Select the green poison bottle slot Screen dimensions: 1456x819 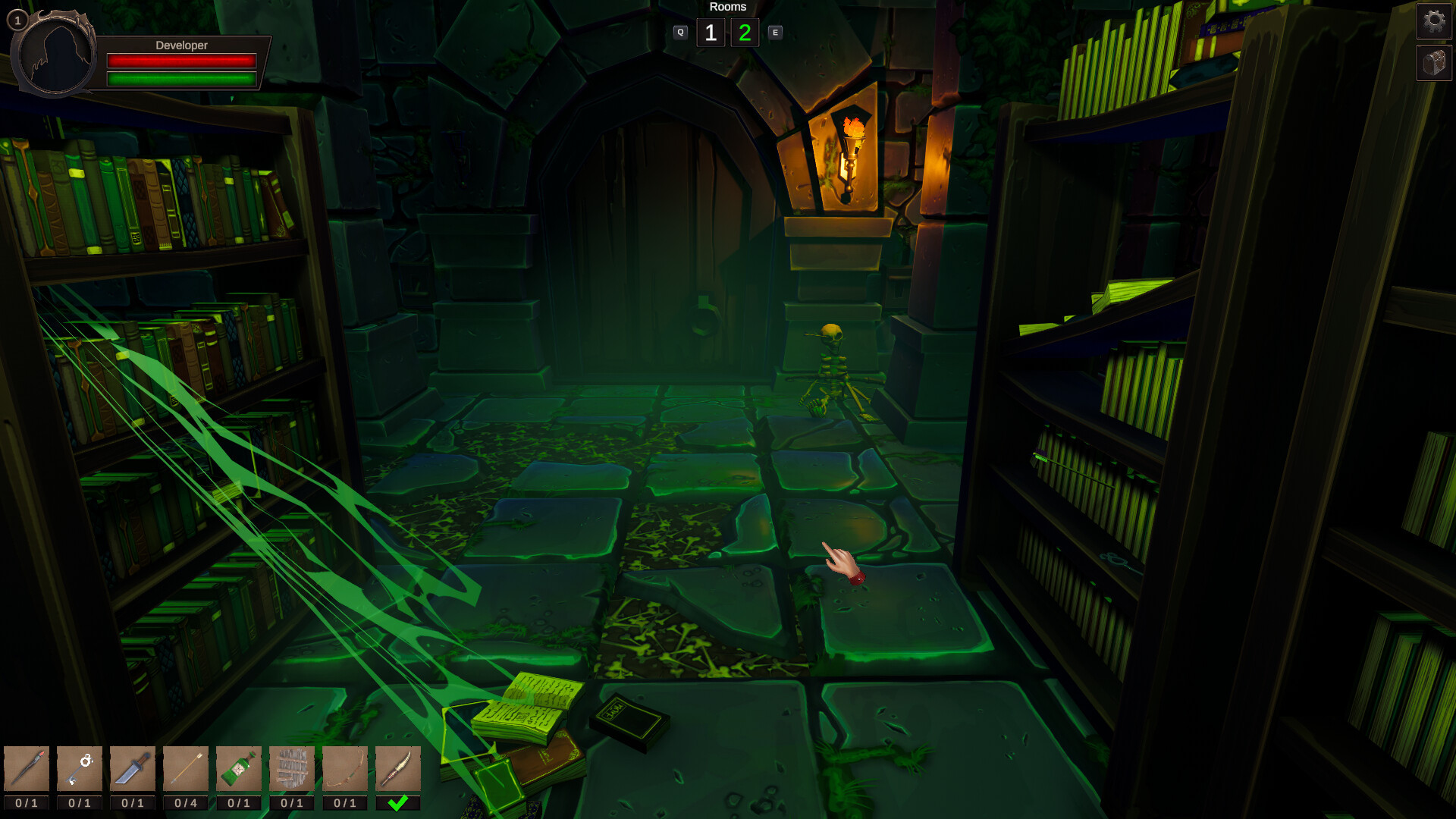239,768
